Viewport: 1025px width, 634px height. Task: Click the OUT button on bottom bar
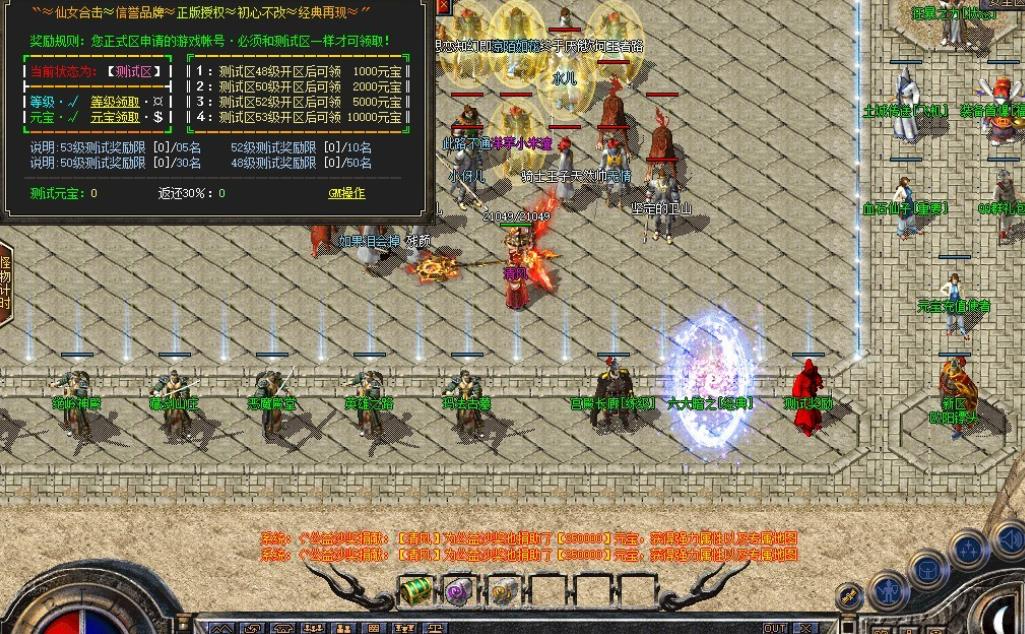click(x=775, y=628)
